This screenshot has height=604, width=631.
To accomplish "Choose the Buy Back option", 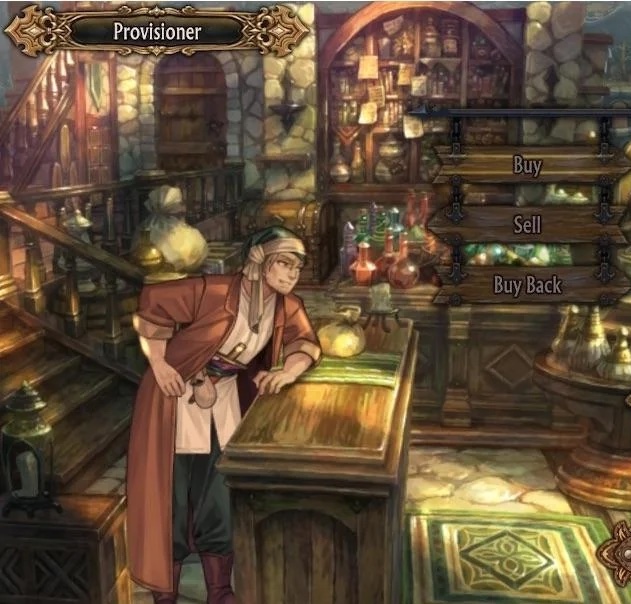I will click(527, 285).
